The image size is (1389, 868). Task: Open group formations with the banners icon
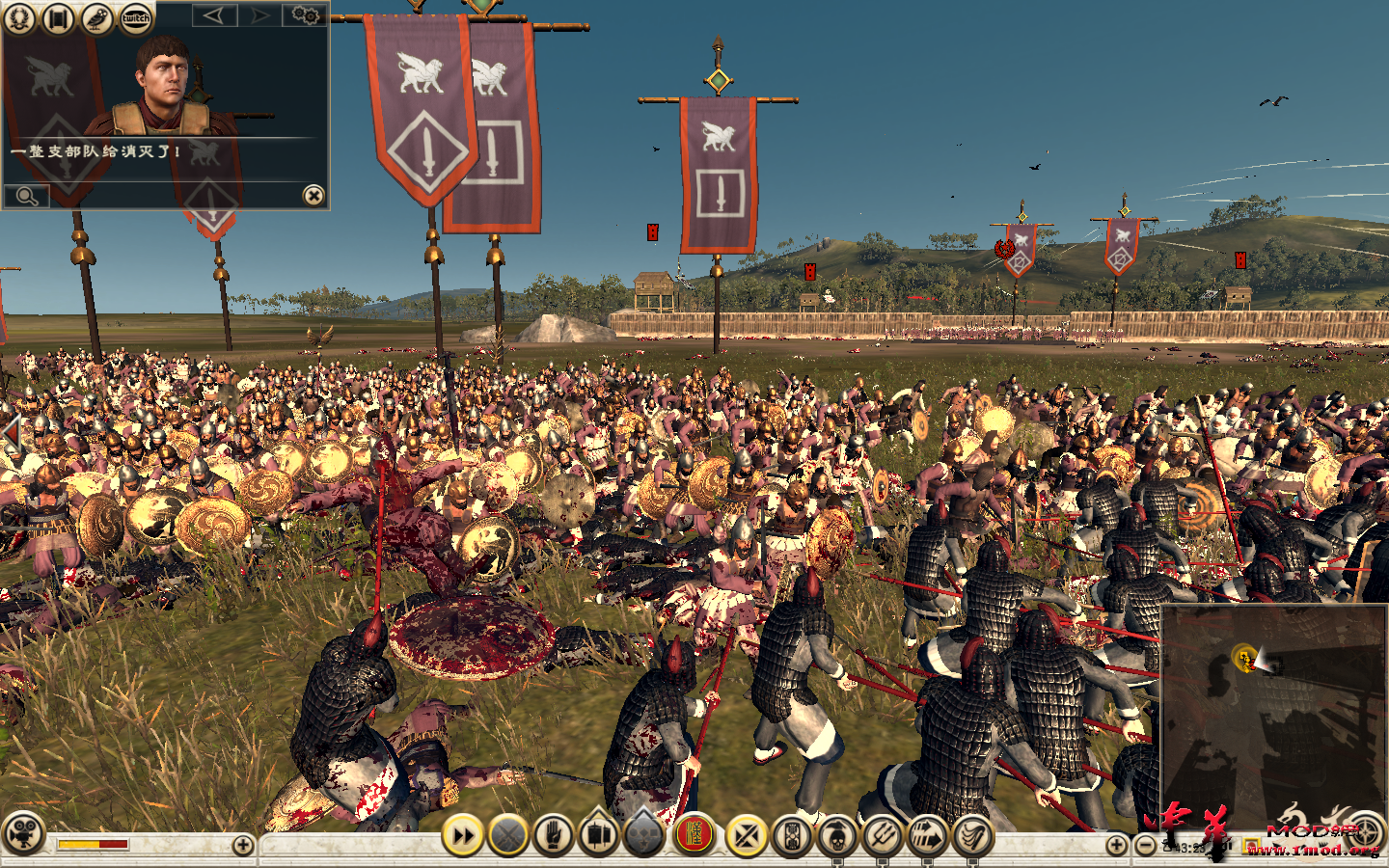(597, 835)
